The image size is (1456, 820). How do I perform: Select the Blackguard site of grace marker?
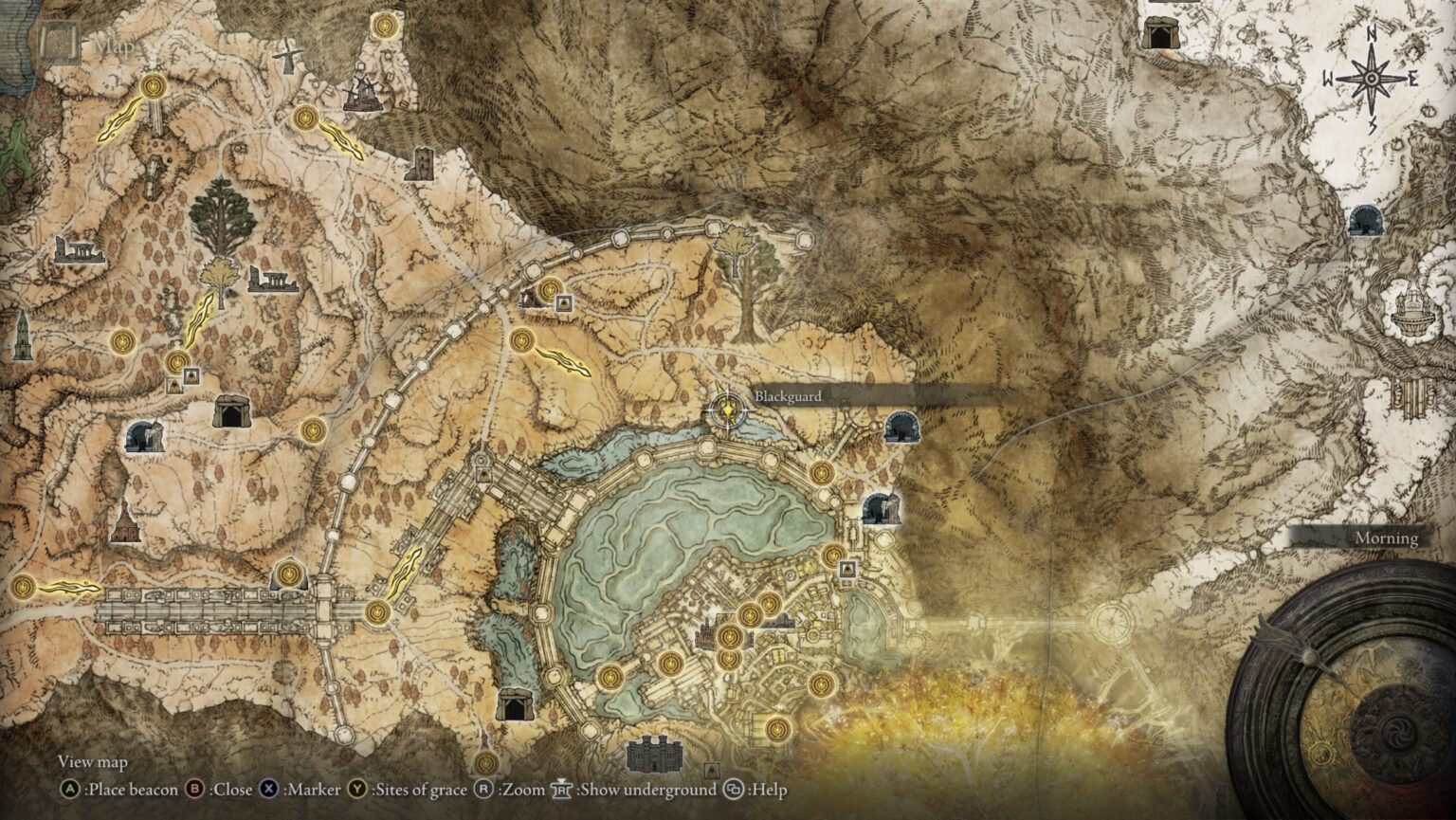(726, 411)
